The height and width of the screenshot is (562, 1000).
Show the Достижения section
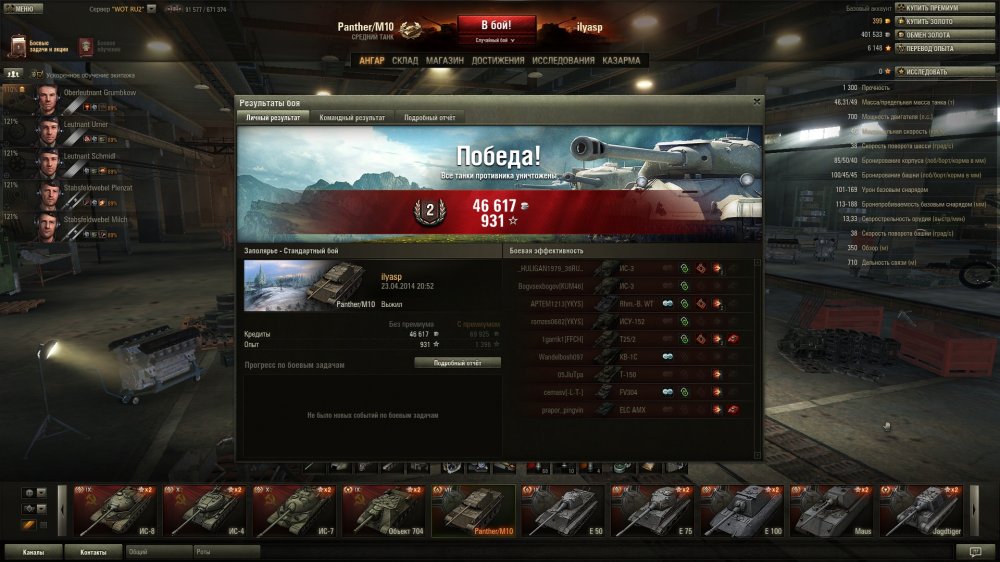497,60
